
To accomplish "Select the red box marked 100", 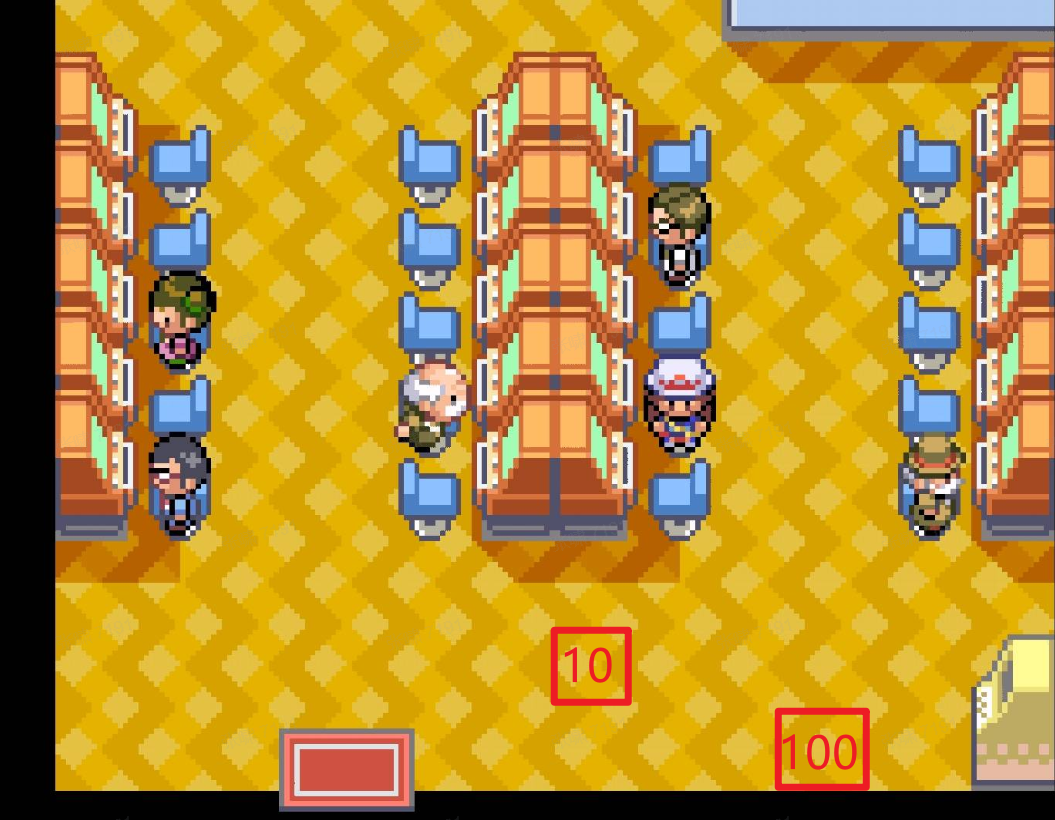I will tap(821, 750).
